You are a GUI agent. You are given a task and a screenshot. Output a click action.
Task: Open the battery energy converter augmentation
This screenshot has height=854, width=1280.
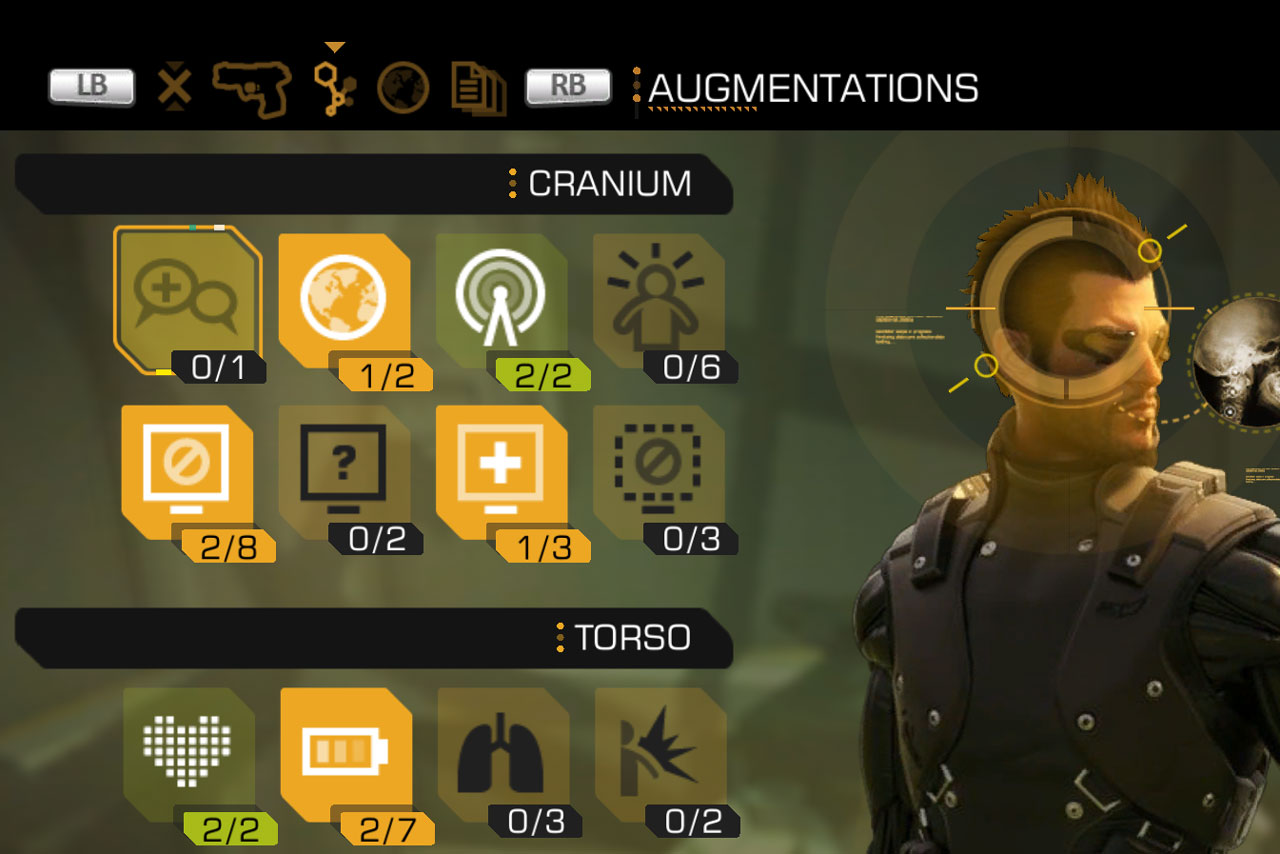pos(345,755)
